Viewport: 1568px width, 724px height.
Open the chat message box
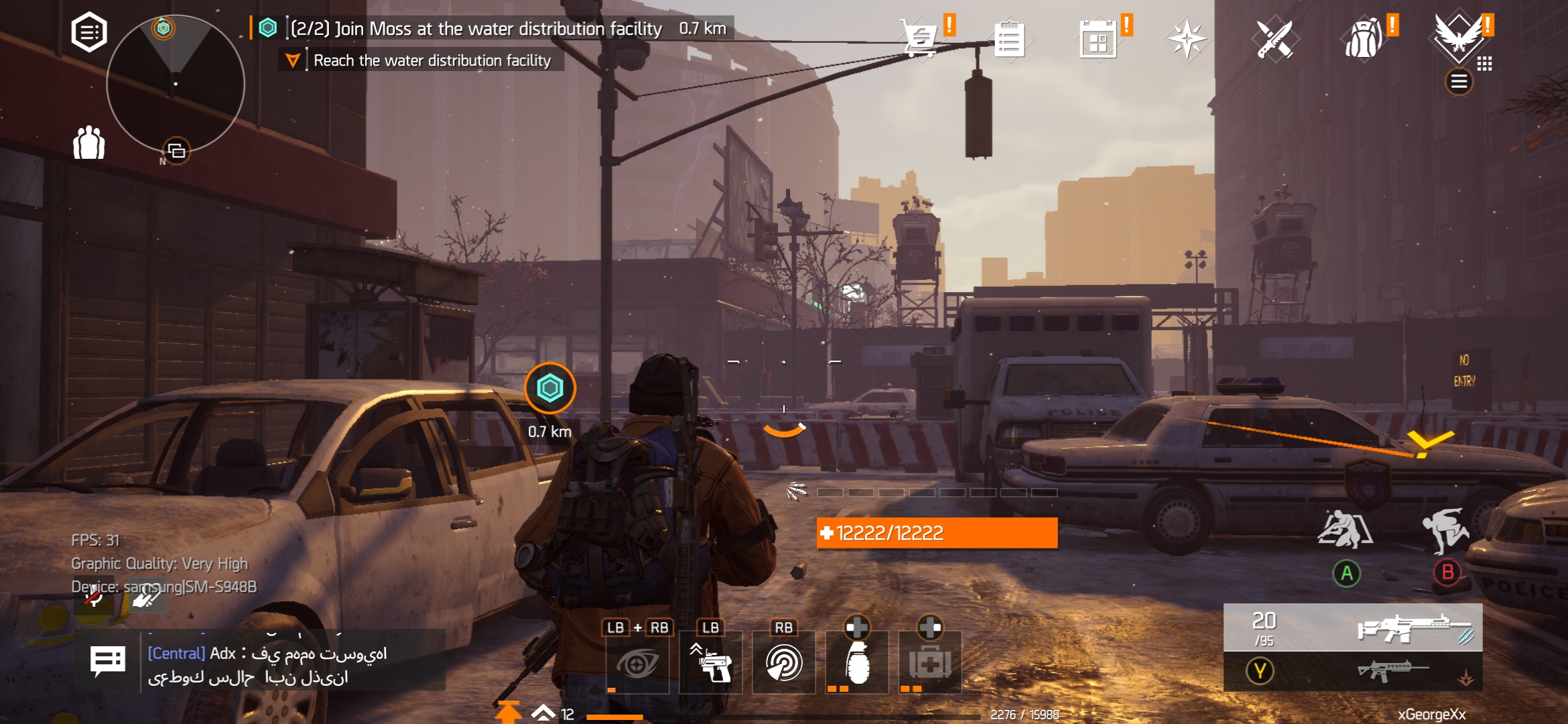pos(107,662)
